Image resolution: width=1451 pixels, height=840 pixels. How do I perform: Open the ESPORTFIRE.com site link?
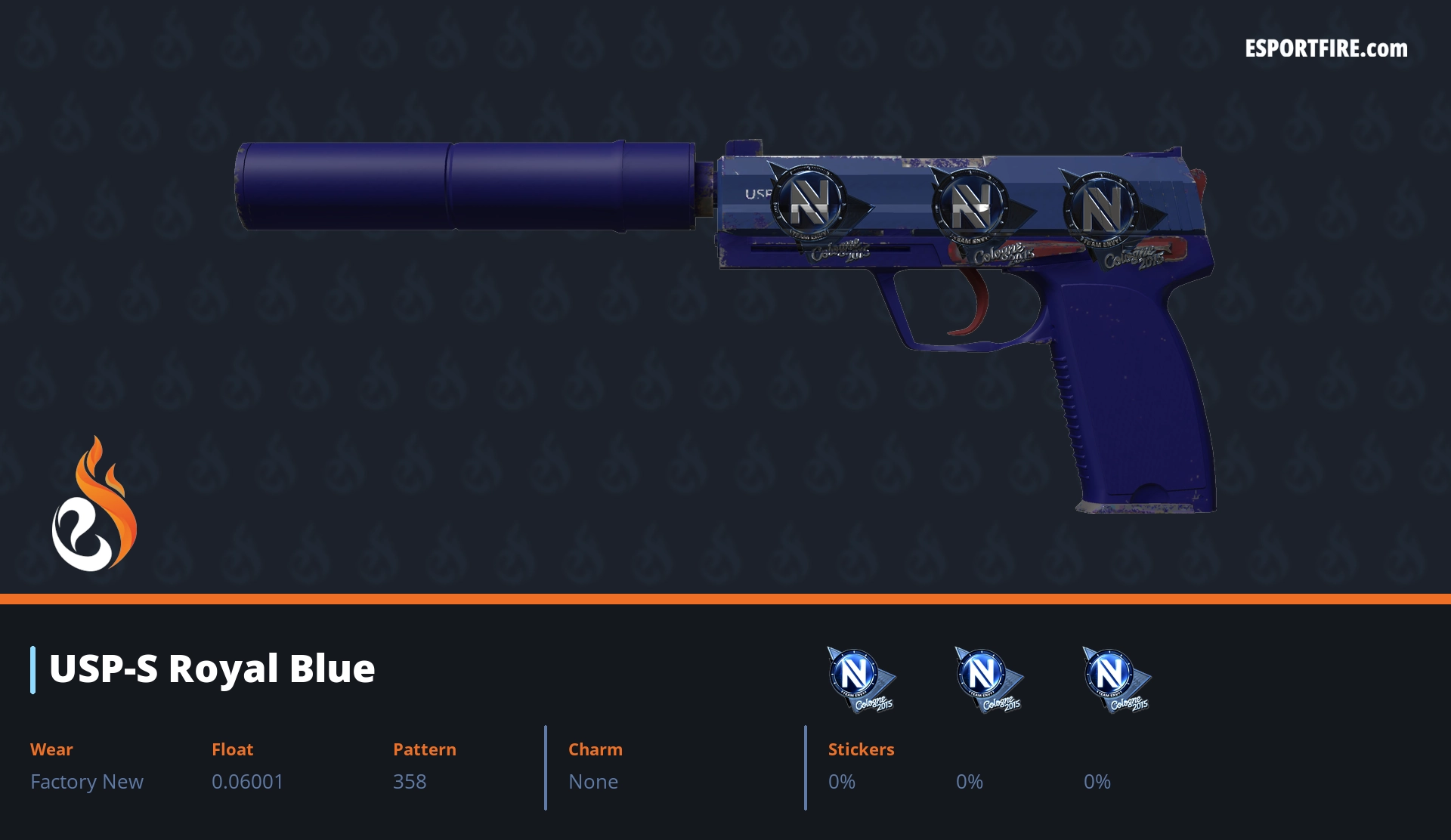click(x=1326, y=49)
